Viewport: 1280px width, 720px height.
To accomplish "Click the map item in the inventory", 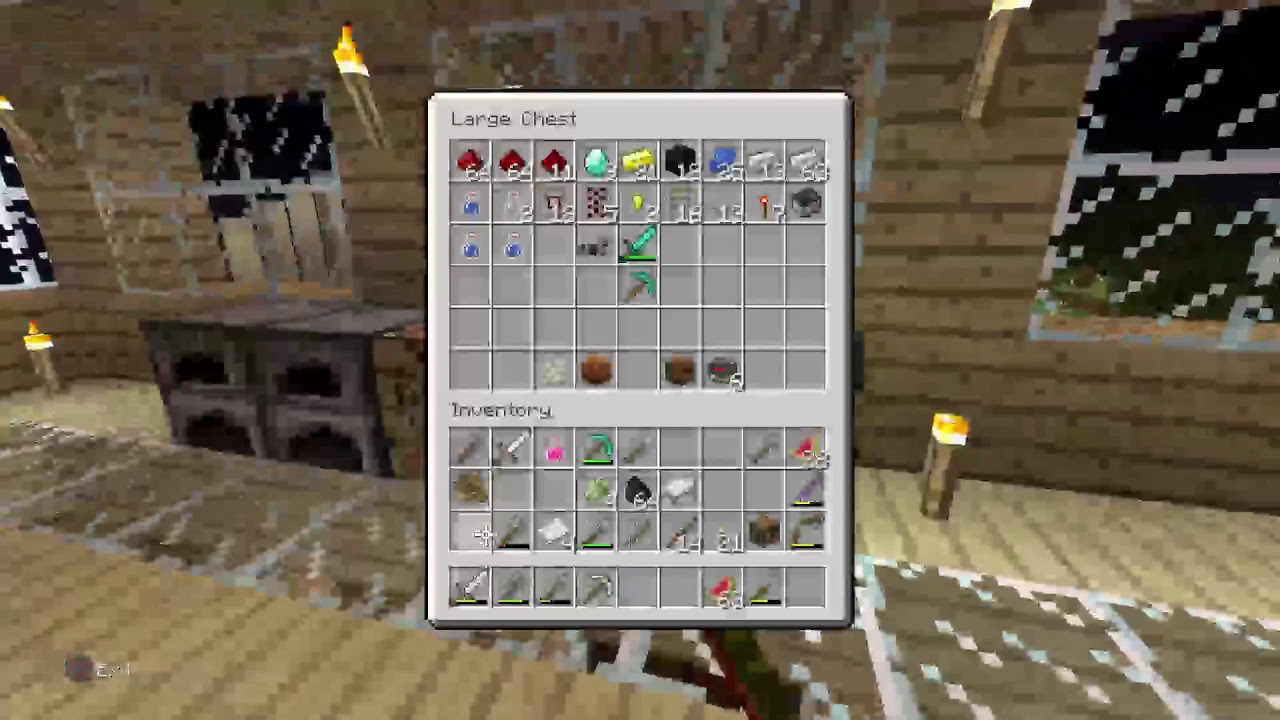I will [555, 535].
